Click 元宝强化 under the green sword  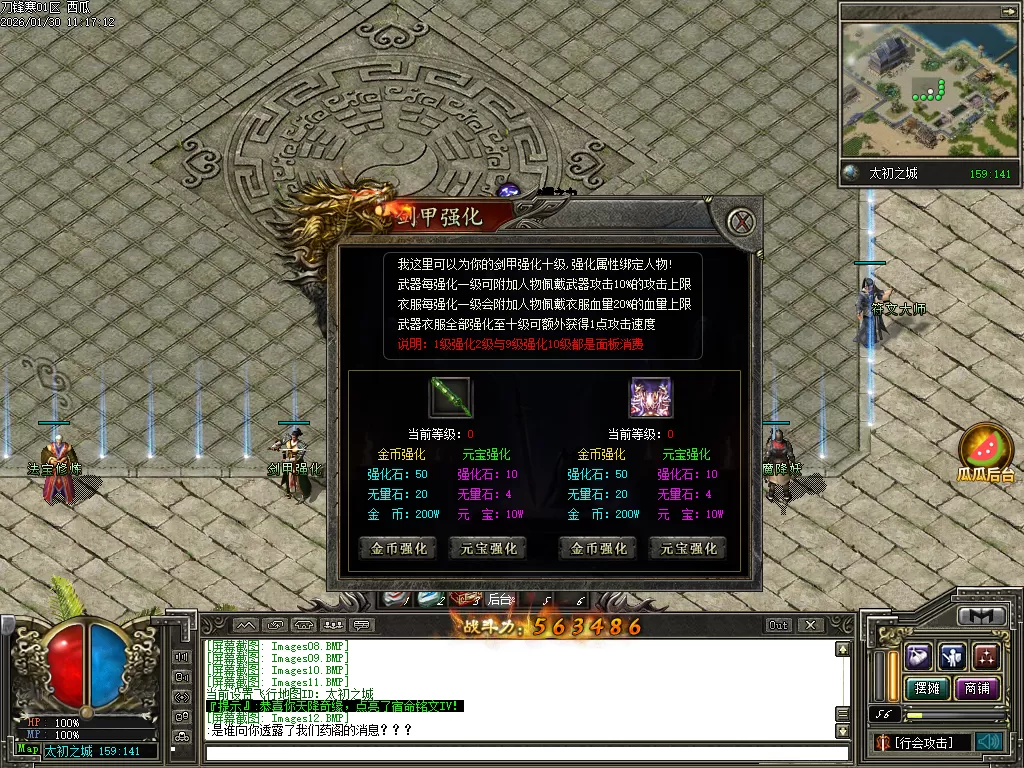(x=489, y=548)
